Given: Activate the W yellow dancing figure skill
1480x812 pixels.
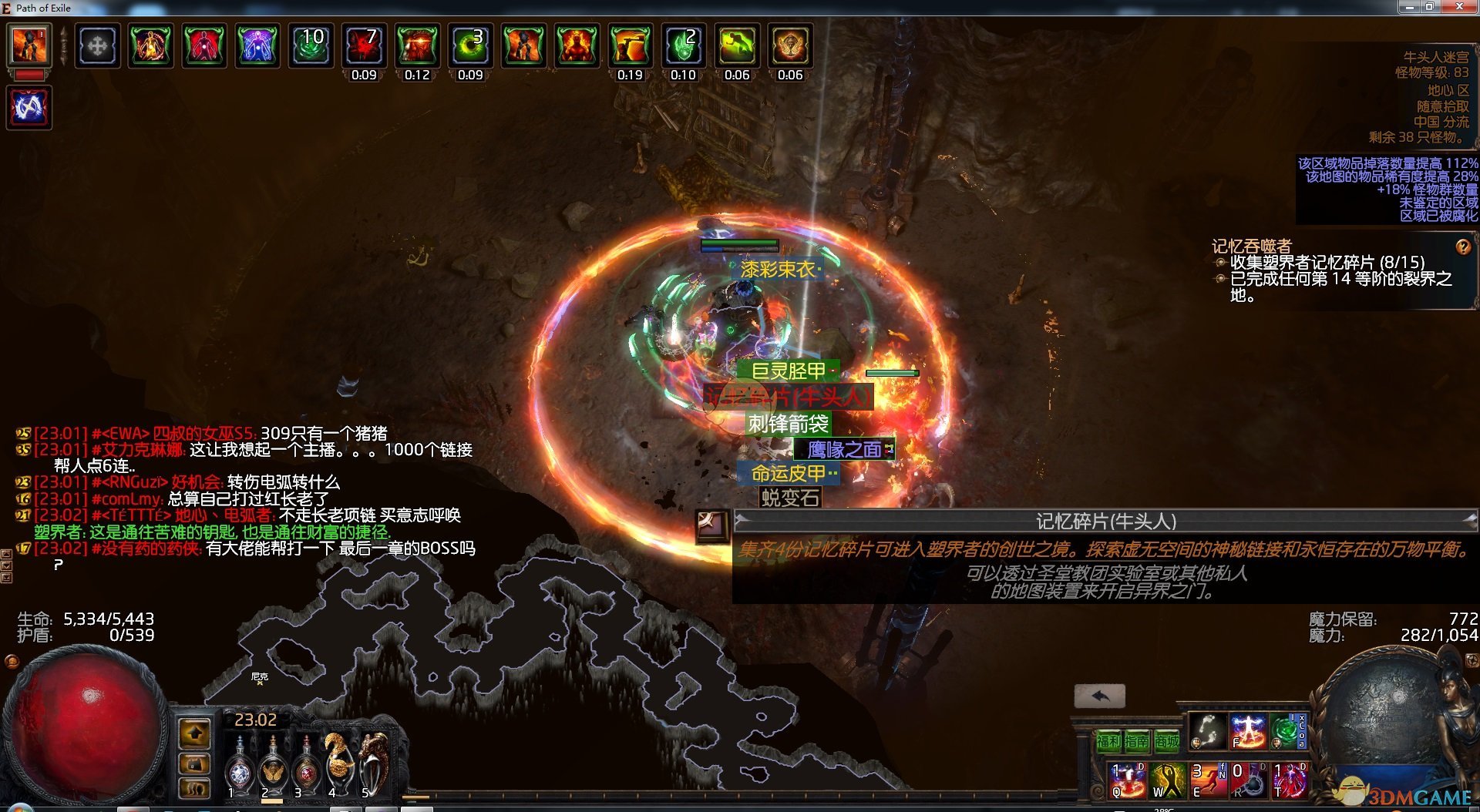Looking at the screenshot, I should 1167,780.
